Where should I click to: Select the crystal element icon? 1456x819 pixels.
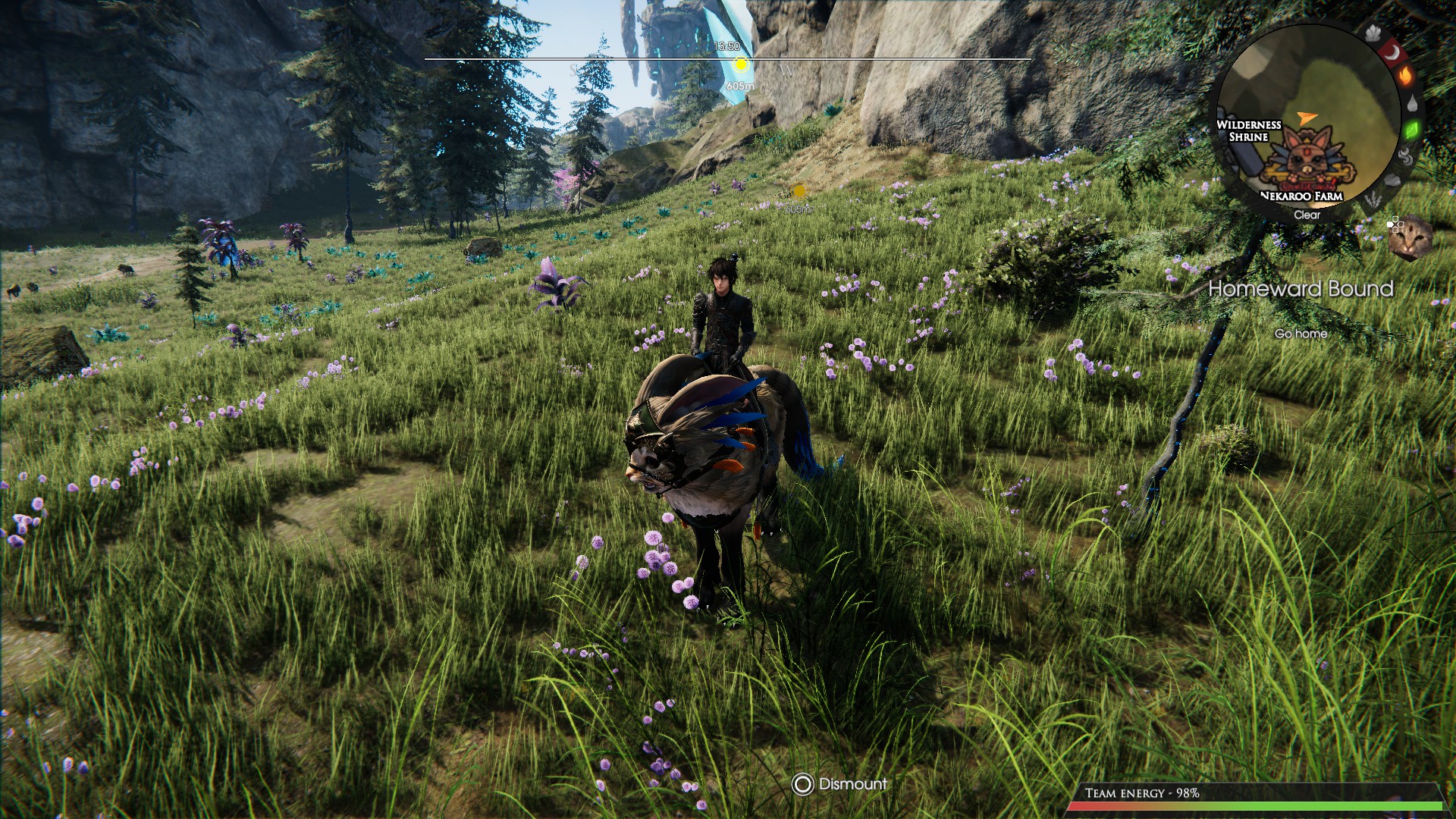1373,33
